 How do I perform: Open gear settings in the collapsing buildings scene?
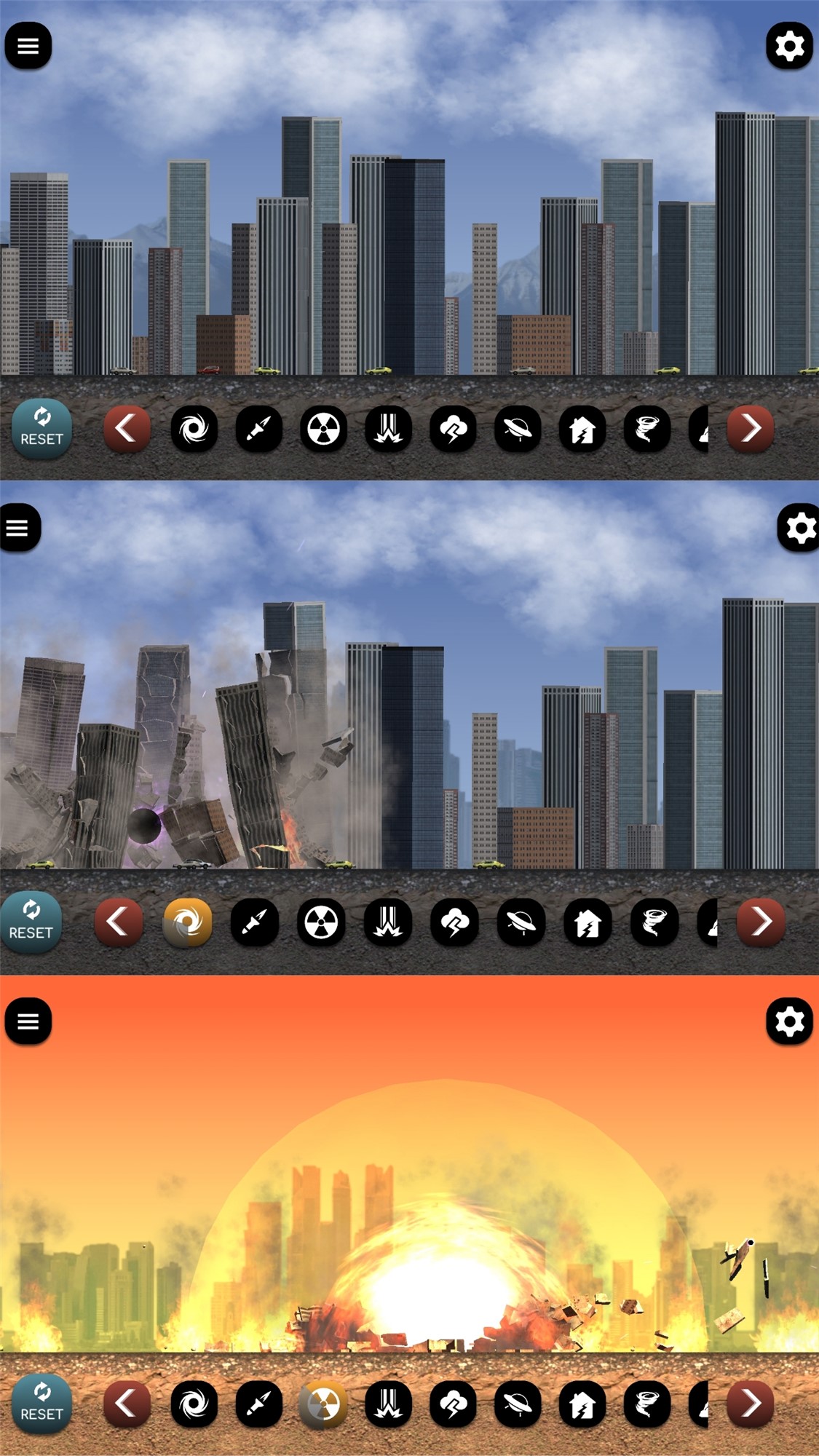click(x=799, y=528)
